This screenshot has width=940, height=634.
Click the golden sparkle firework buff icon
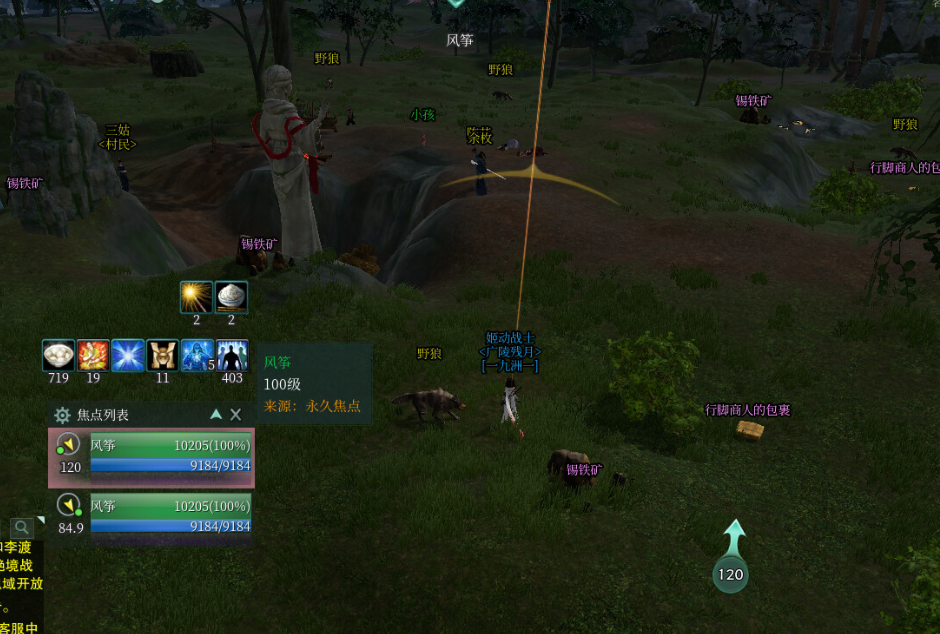pyautogui.click(x=196, y=298)
